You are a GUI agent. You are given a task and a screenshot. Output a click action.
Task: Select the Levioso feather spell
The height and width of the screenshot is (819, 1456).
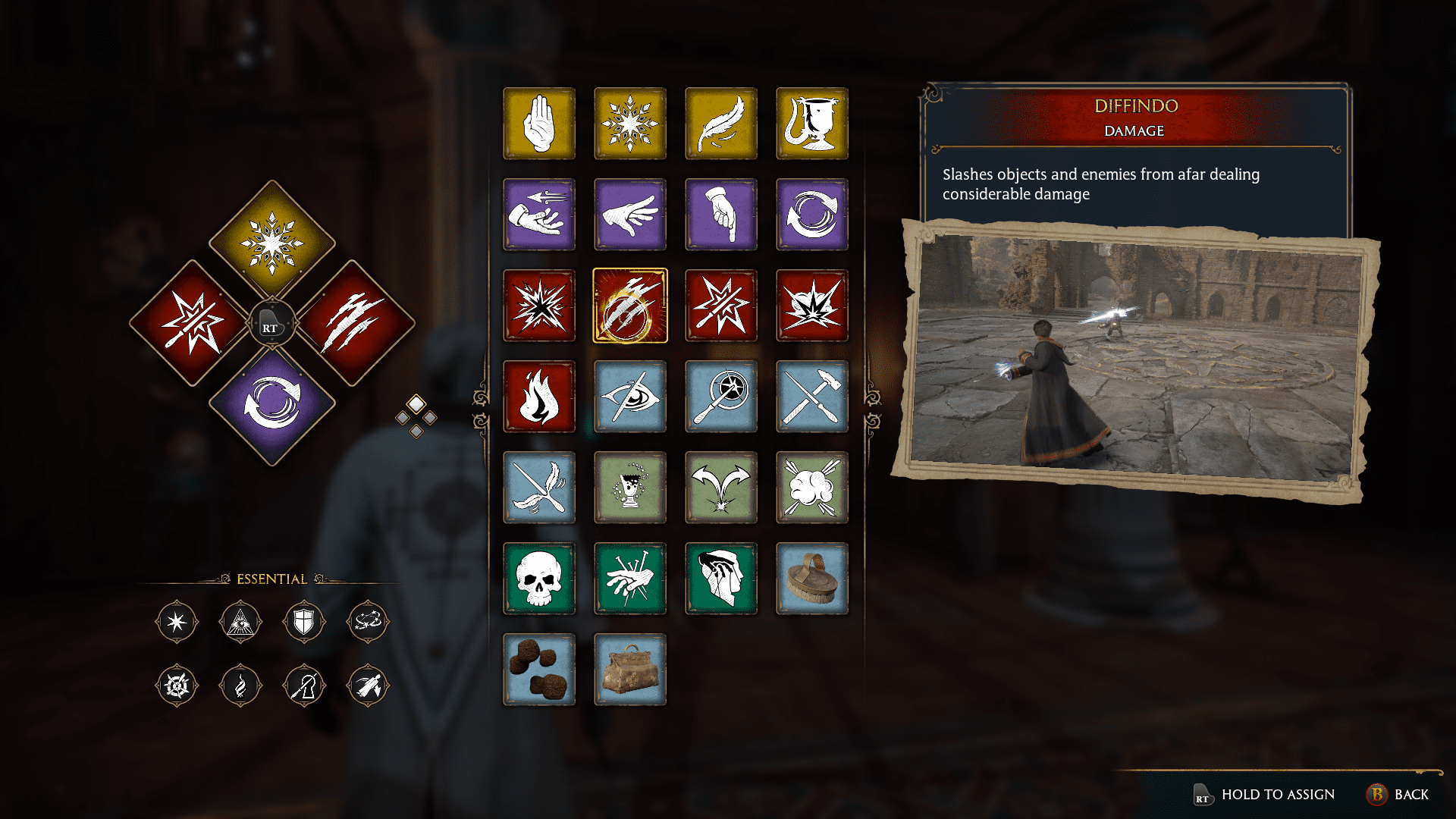[x=721, y=124]
